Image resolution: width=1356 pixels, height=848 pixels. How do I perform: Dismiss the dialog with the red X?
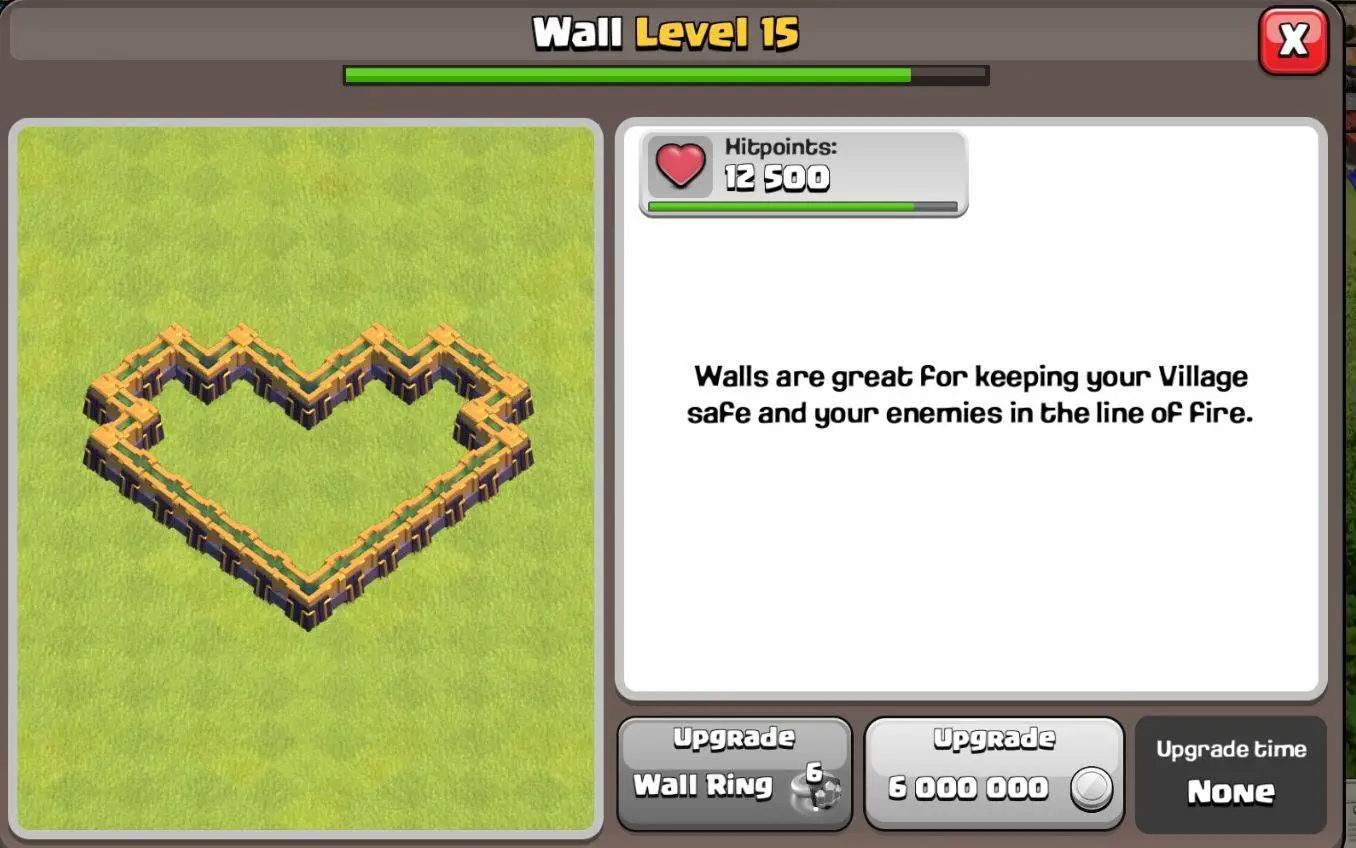point(1294,40)
